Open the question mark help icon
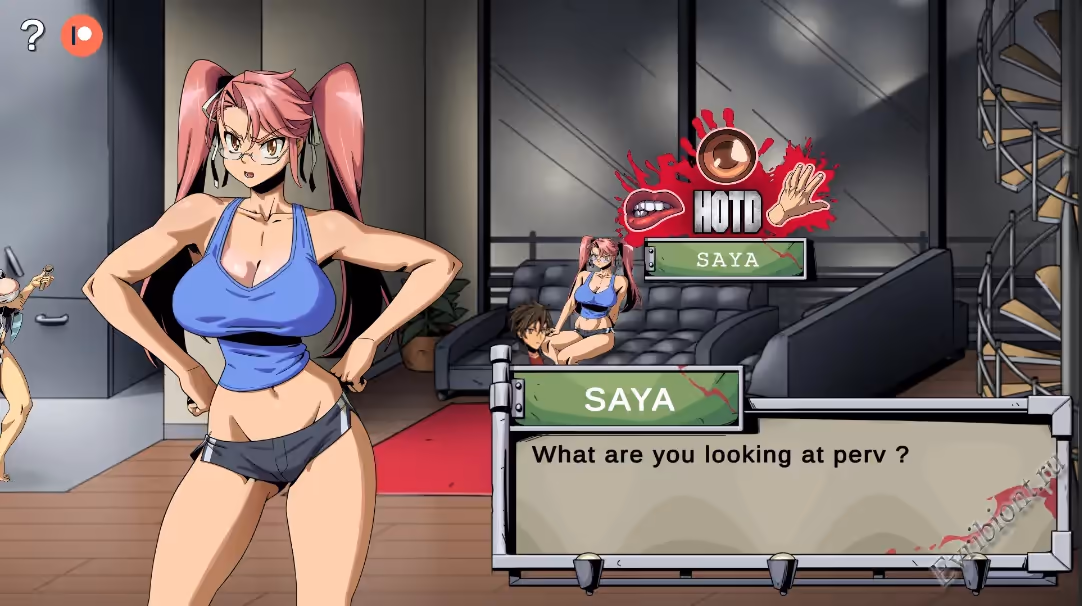 pos(33,37)
